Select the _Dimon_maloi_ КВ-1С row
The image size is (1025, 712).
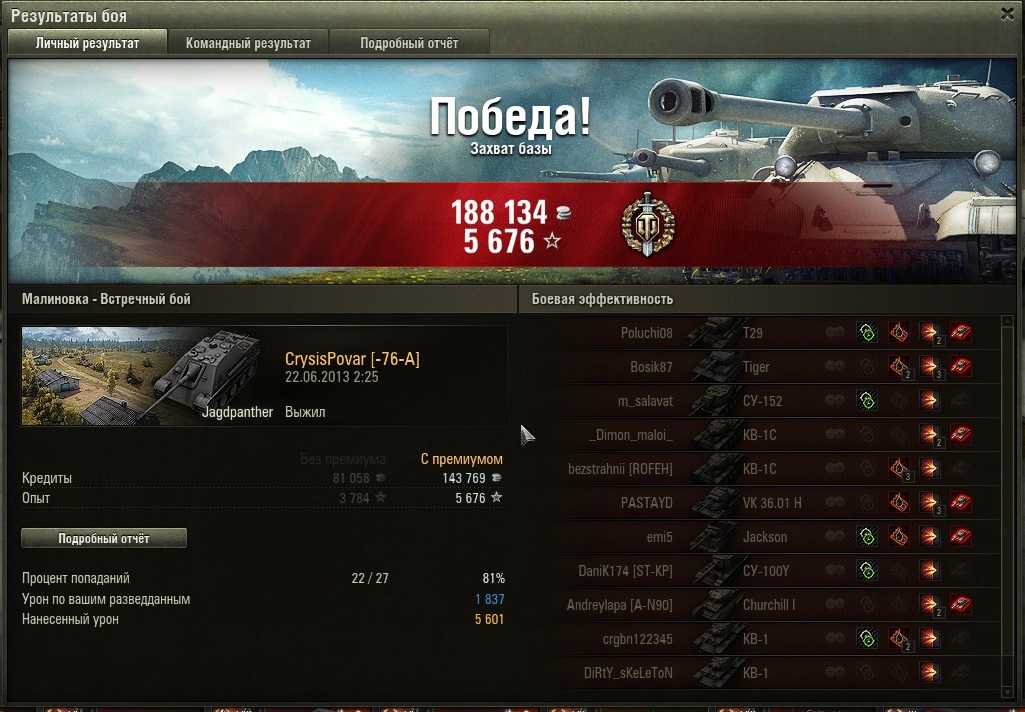[x=760, y=435]
